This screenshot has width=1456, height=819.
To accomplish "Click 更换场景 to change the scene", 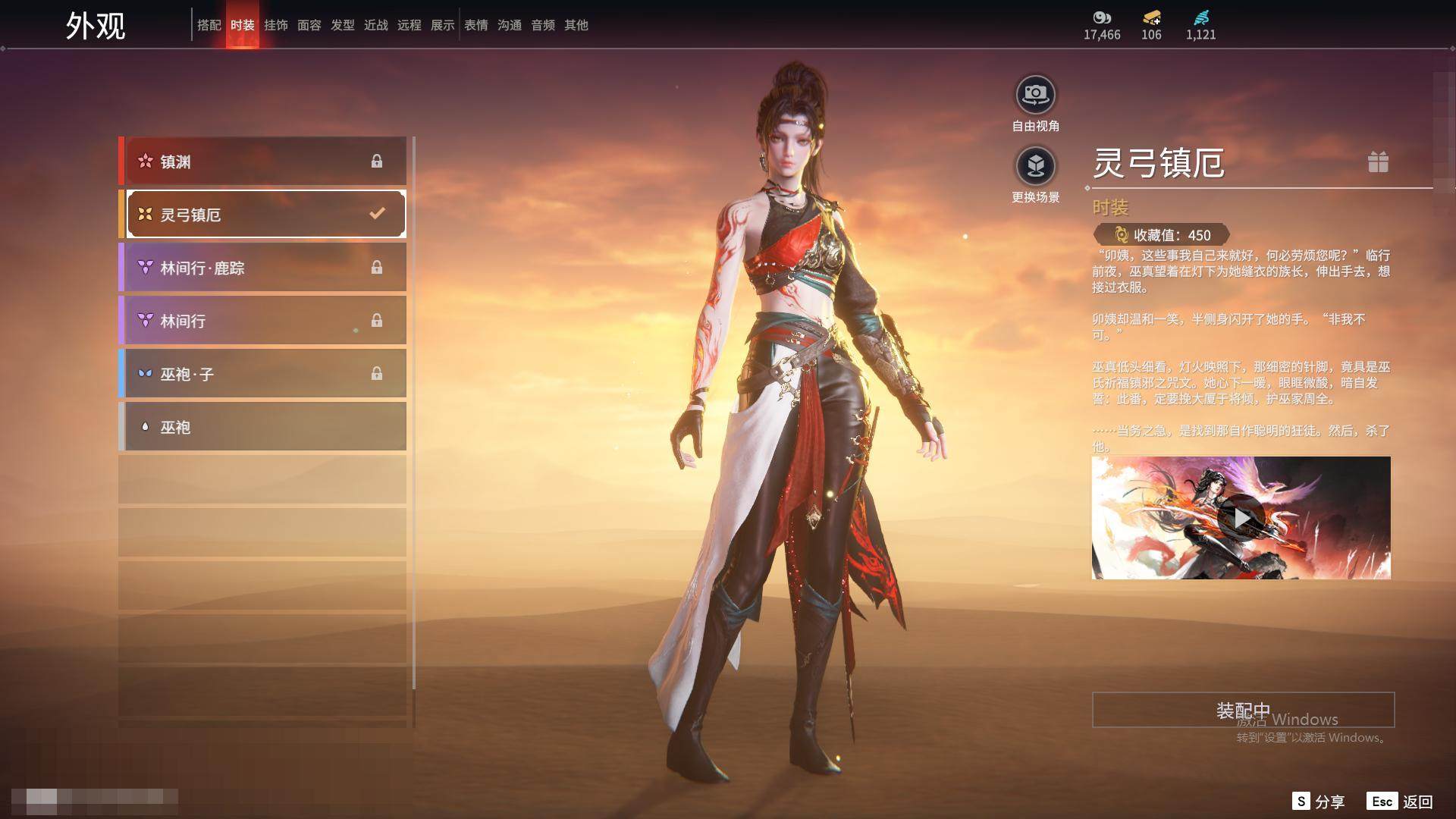I will [x=1035, y=167].
